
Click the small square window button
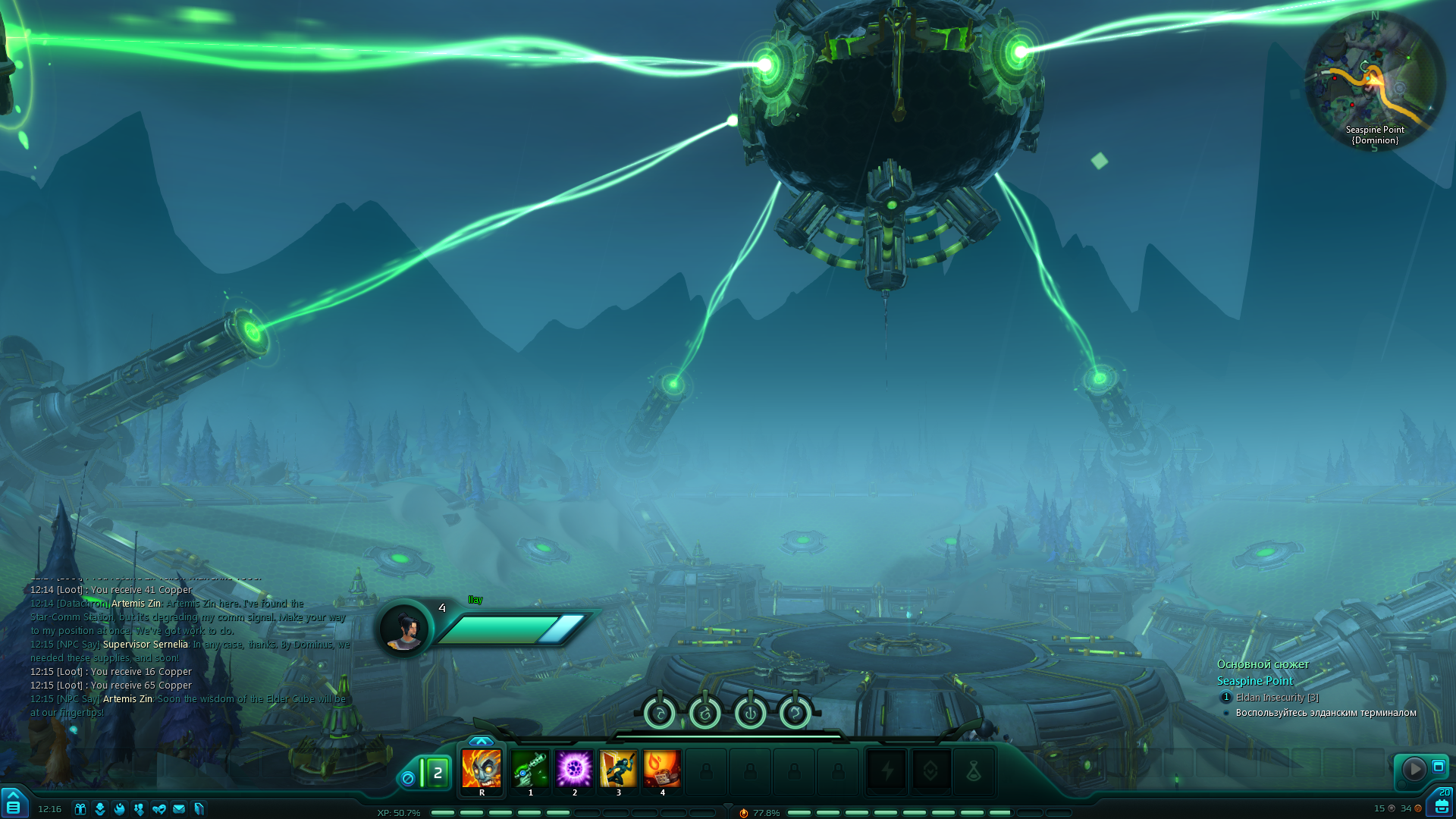click(1438, 767)
